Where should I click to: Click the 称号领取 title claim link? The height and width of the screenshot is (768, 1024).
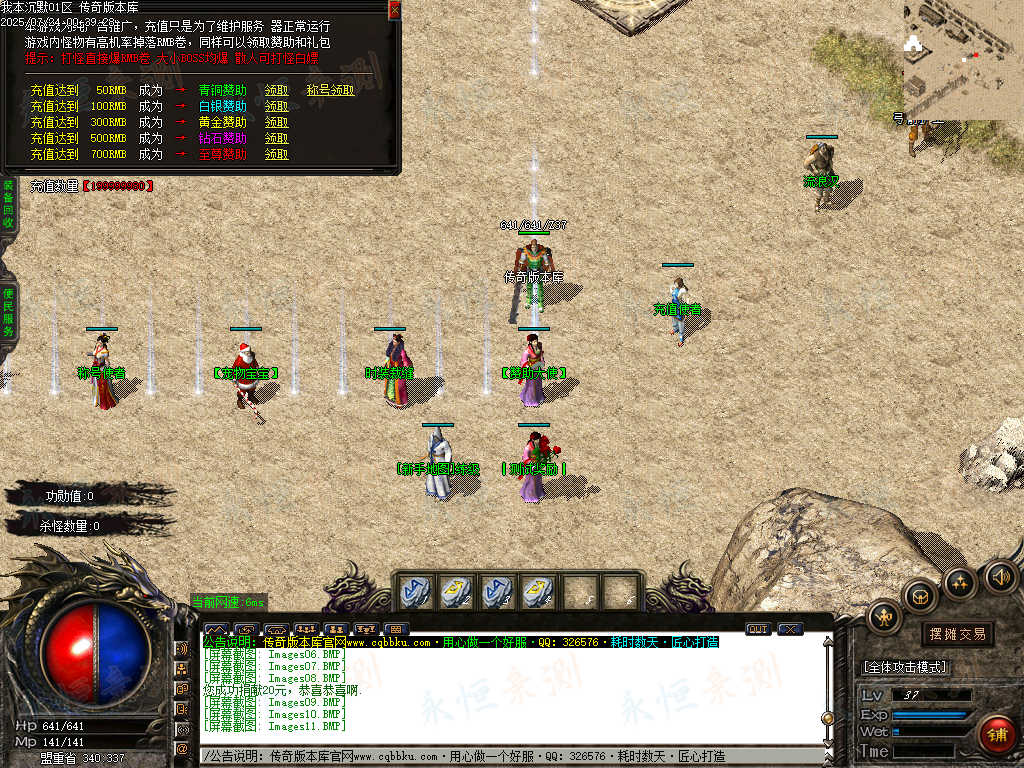coord(330,90)
